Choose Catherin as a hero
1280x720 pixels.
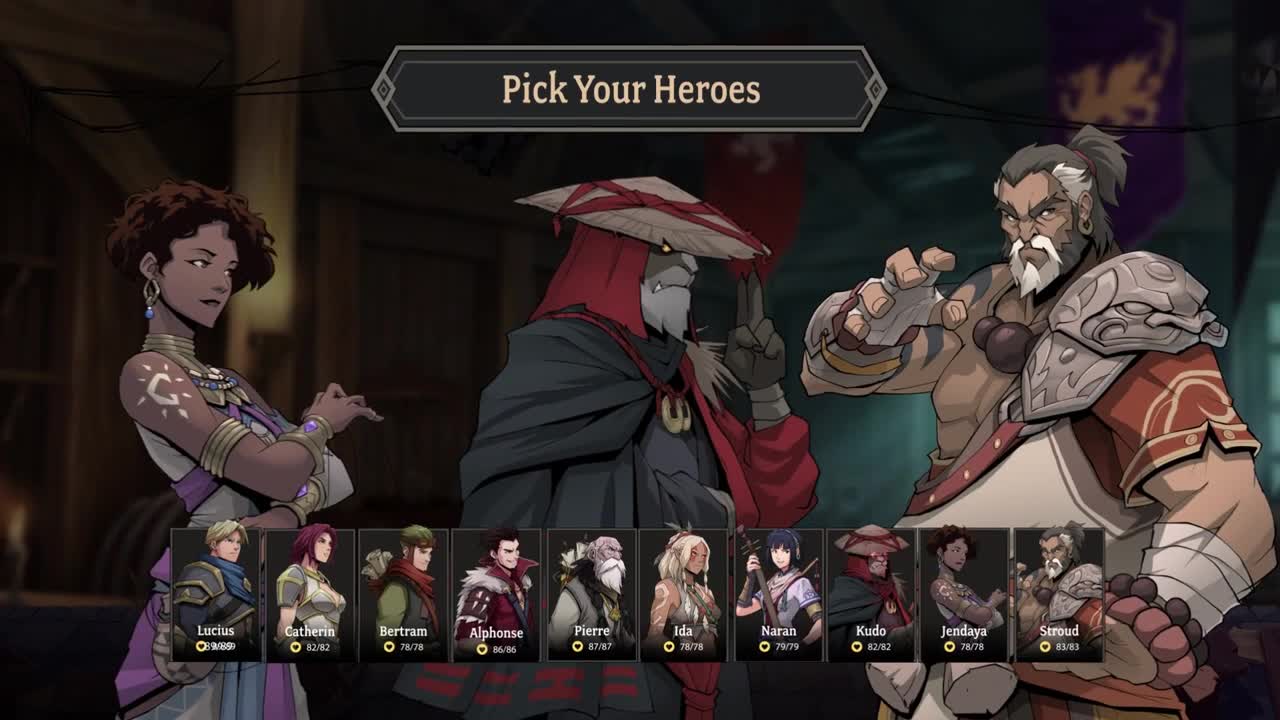tap(309, 594)
